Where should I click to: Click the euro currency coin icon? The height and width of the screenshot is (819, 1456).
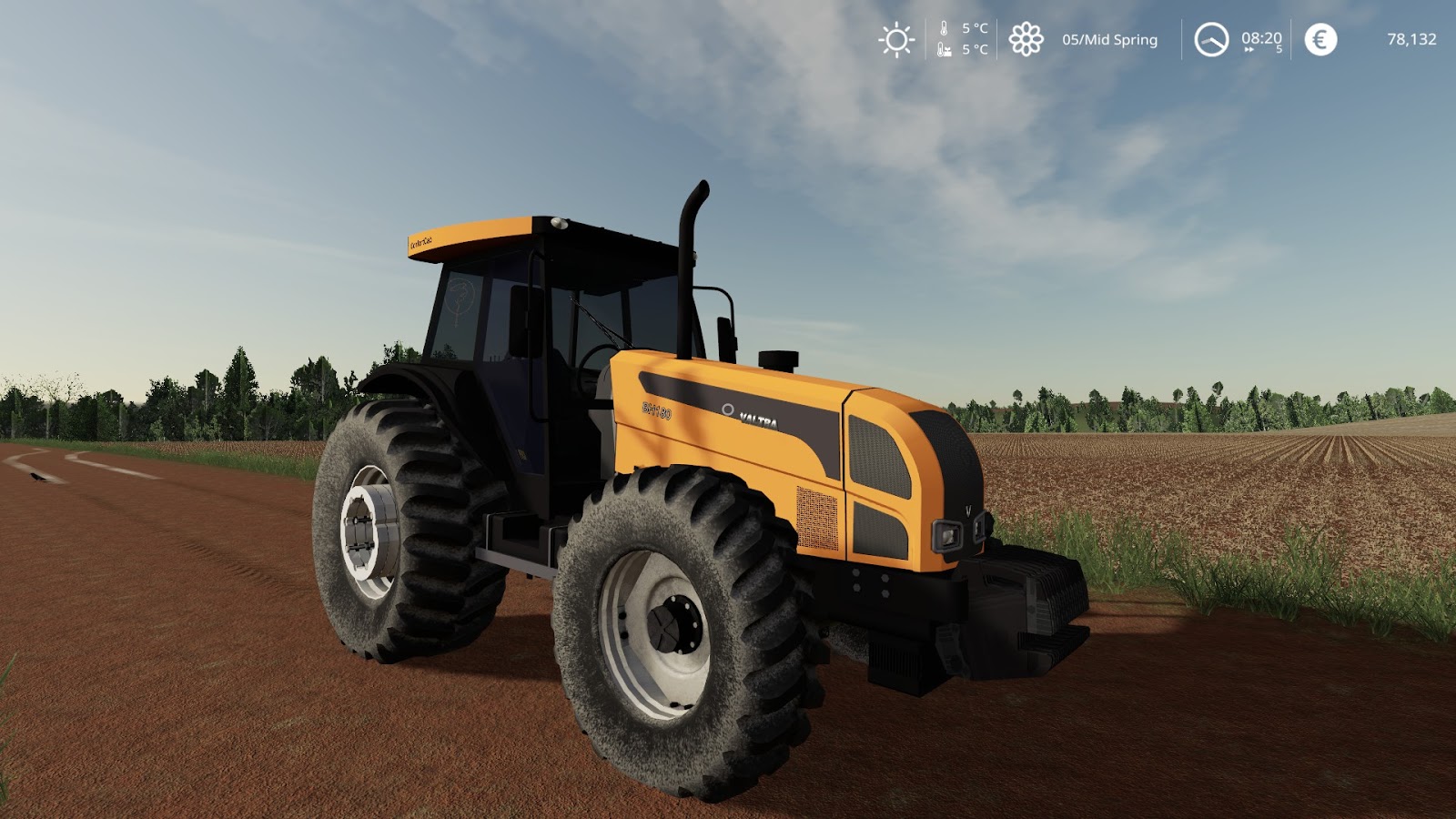coord(1319,39)
